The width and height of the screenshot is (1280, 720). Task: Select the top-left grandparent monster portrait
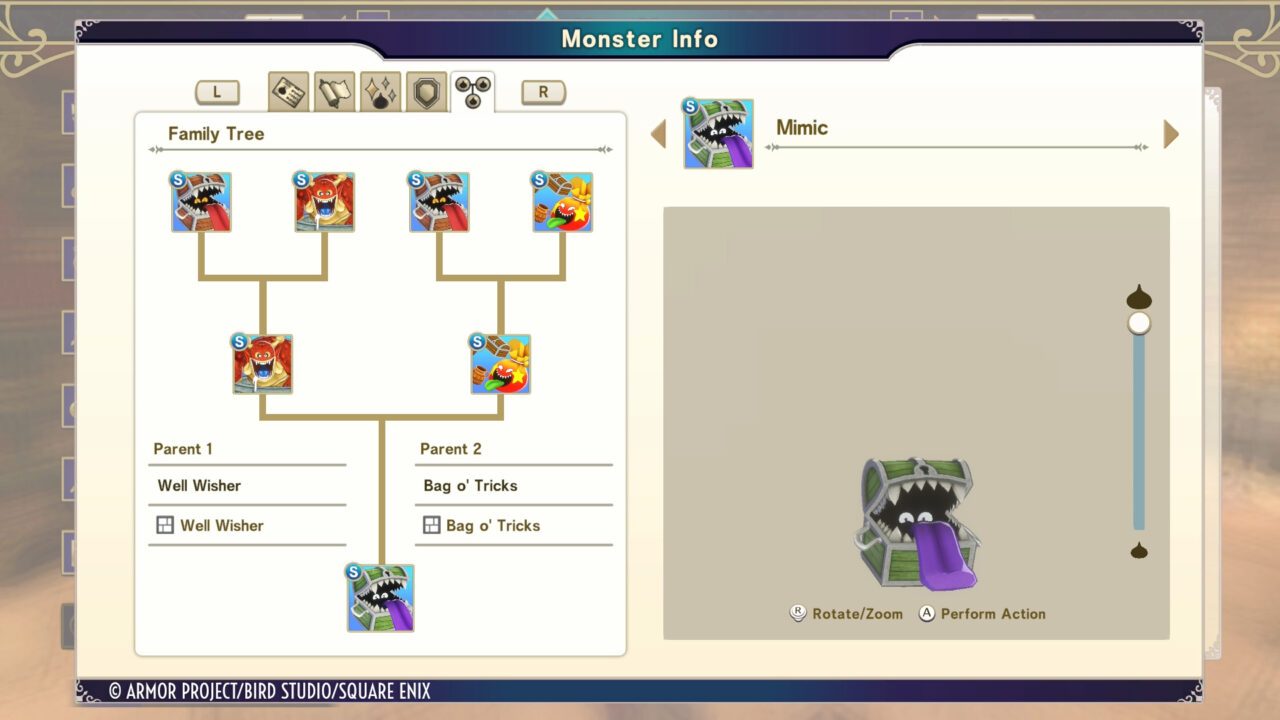pos(201,202)
